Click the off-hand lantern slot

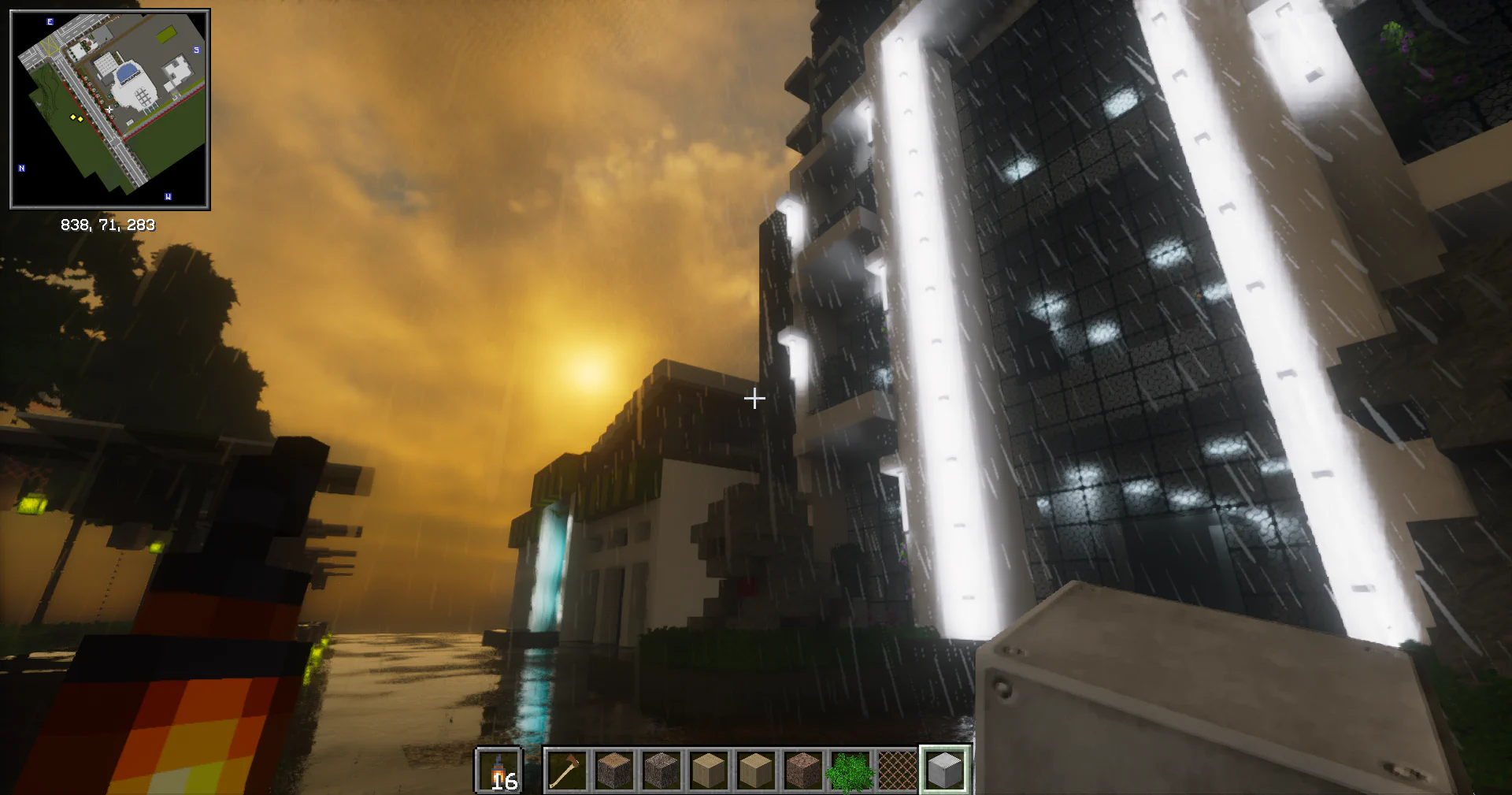click(x=498, y=770)
